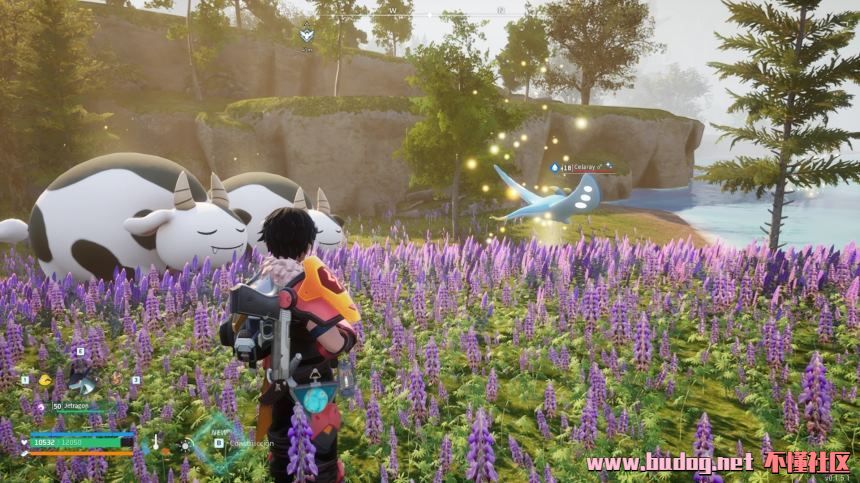Click the thermometer temperature icon

coord(155,441)
